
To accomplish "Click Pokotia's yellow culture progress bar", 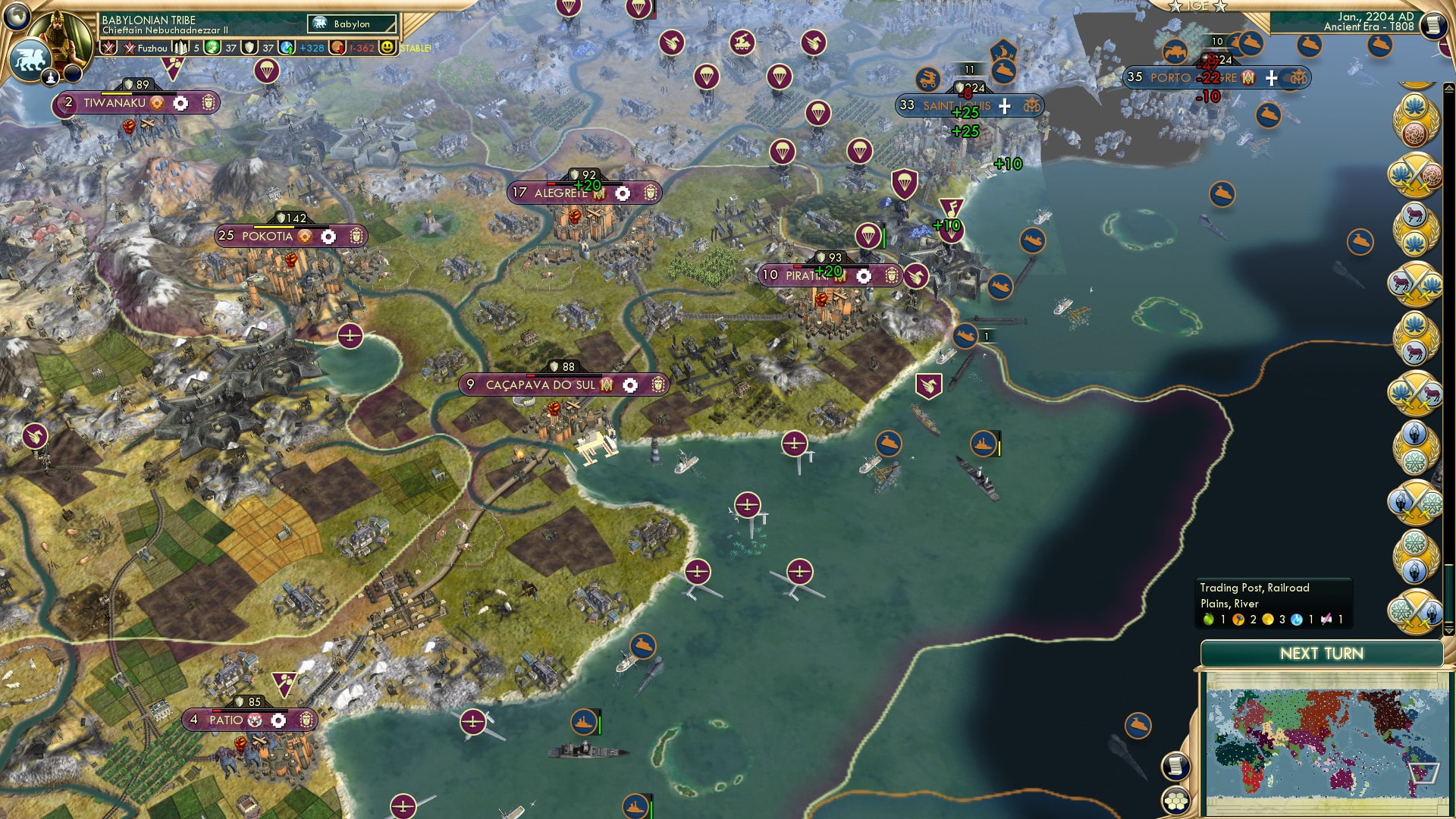I will (x=274, y=227).
